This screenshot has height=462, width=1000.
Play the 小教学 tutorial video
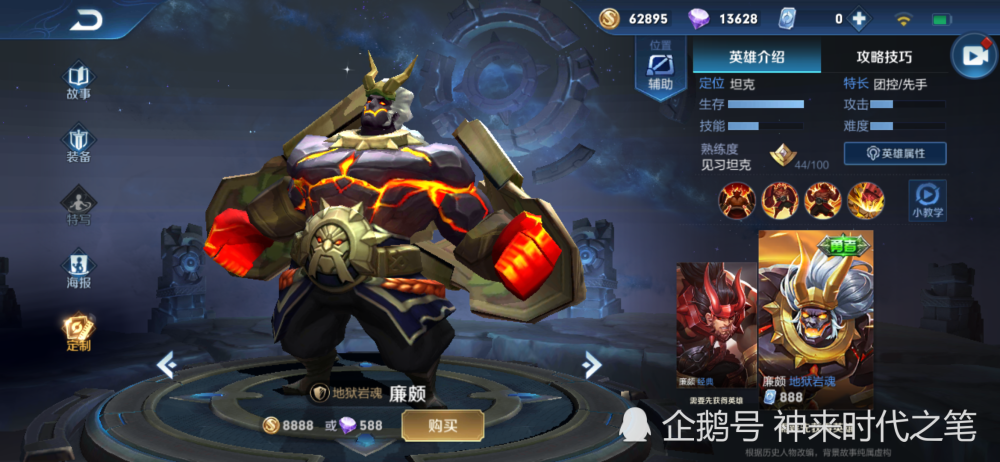(927, 199)
